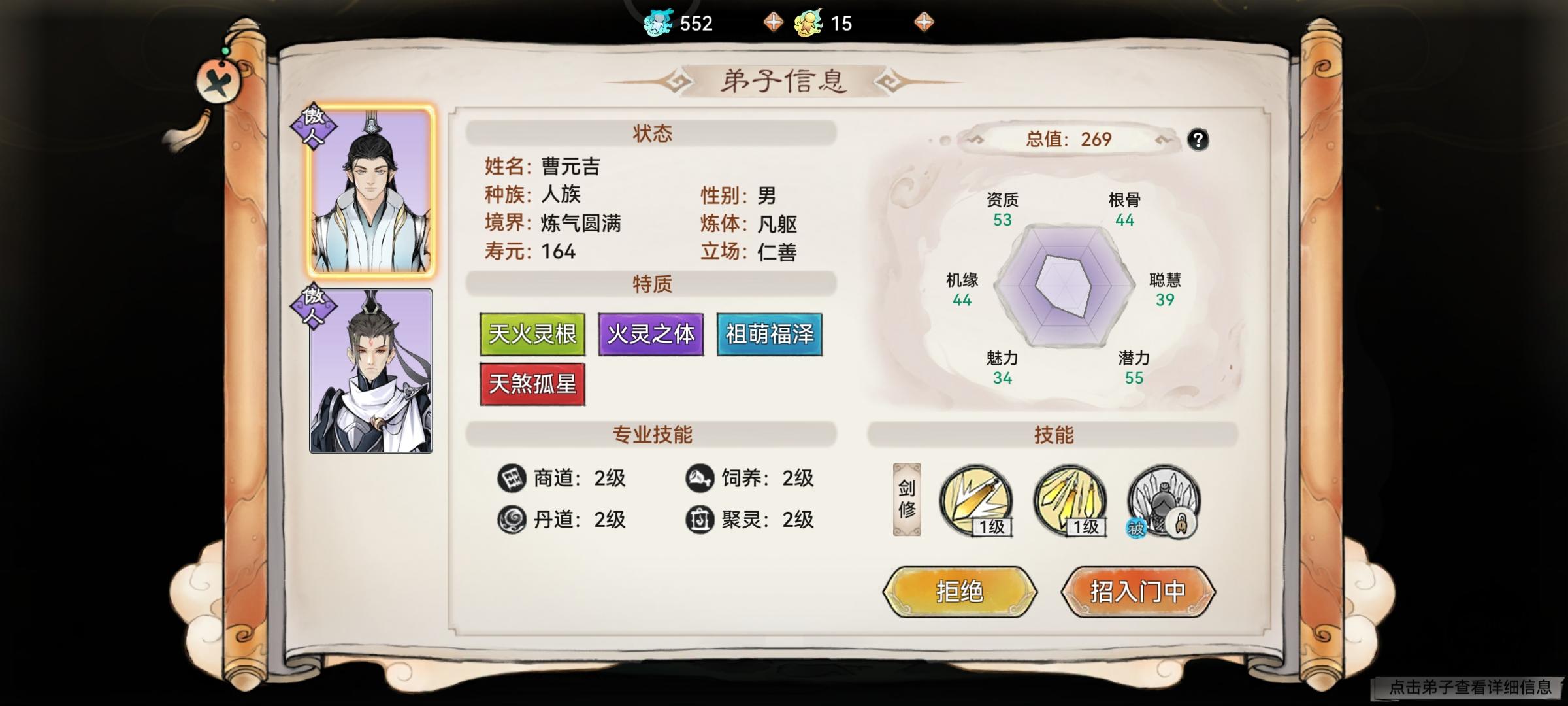Click the 丹道 profession skill icon
Viewport: 1568px width, 706px height.
pos(513,520)
